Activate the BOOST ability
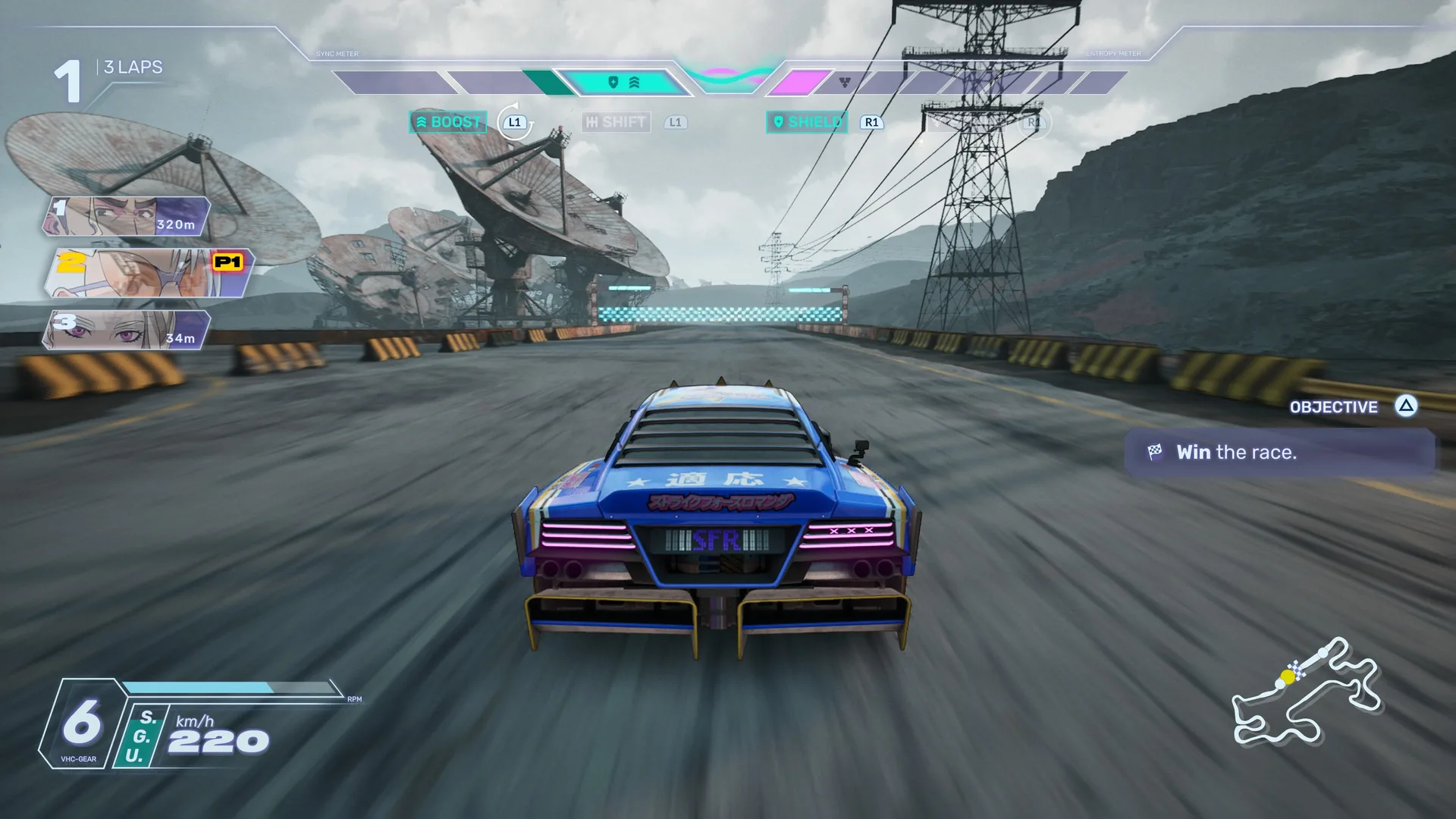Screen dimensions: 1456x819 (448, 122)
